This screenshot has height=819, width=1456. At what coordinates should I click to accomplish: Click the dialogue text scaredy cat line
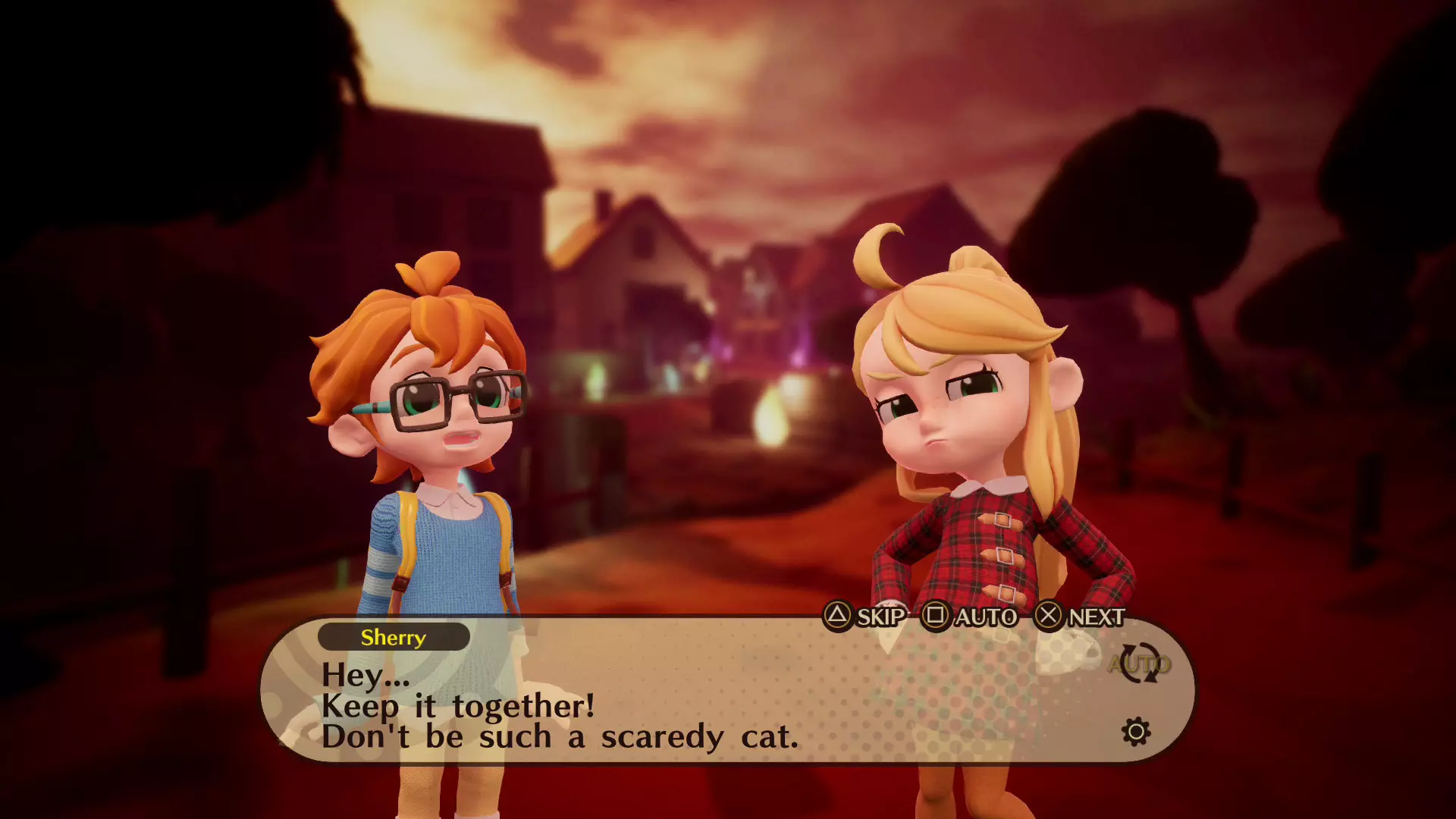point(560,736)
